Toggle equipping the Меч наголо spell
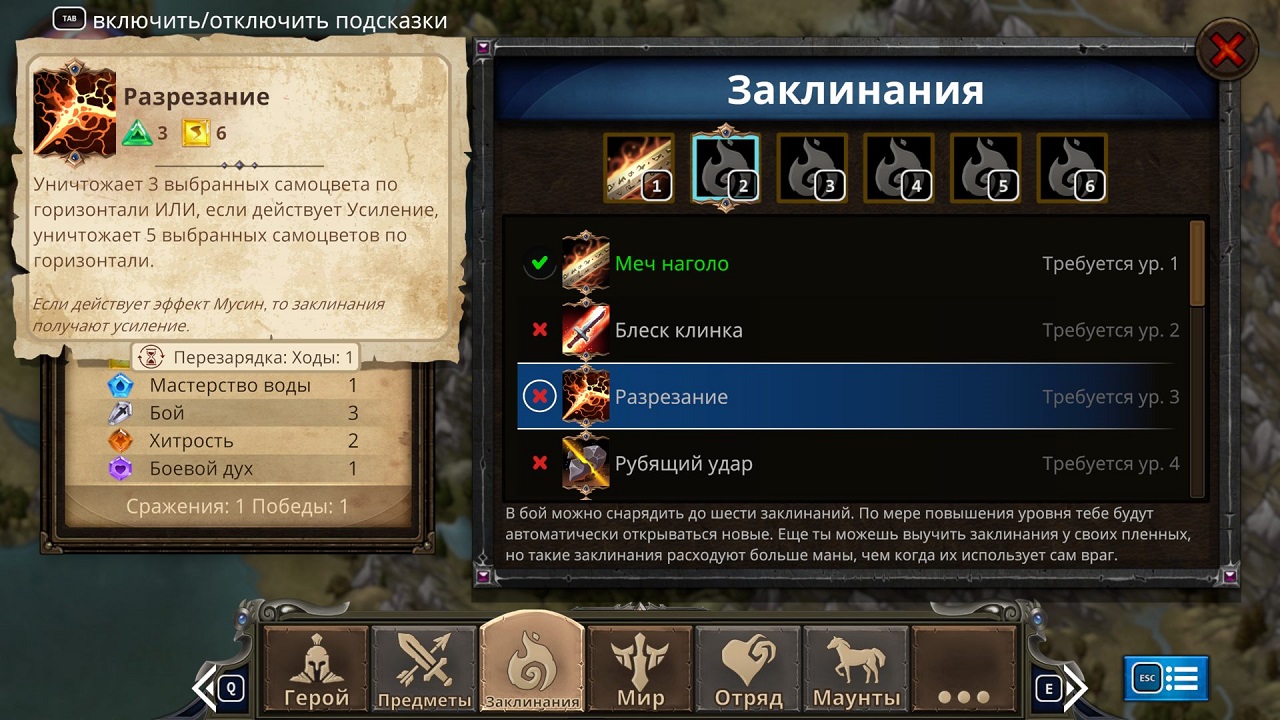Viewport: 1280px width, 720px height. coord(539,264)
